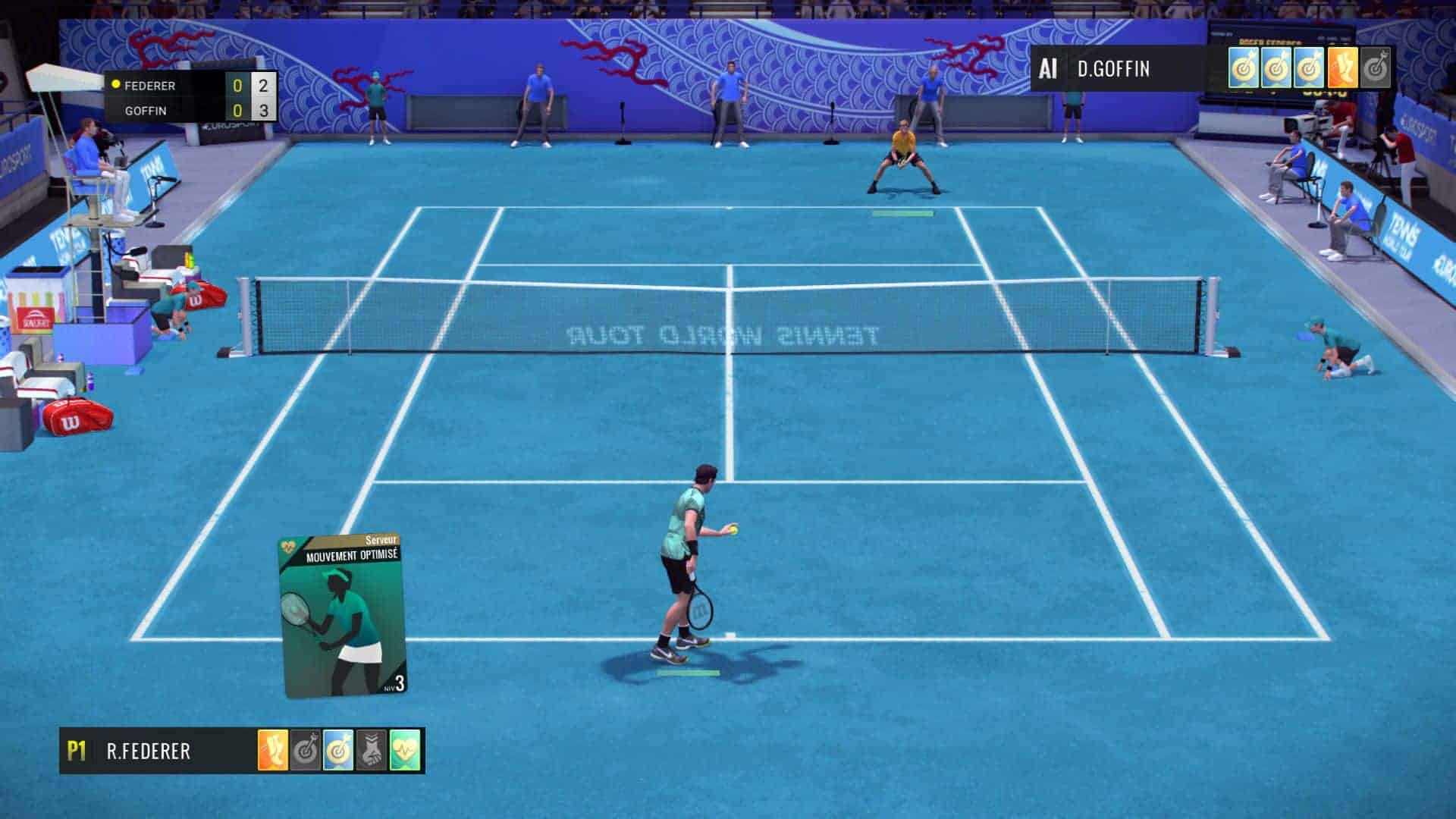The image size is (1456, 819).
Task: Click Federer's greyed-out fist skill card
Action: click(x=372, y=751)
